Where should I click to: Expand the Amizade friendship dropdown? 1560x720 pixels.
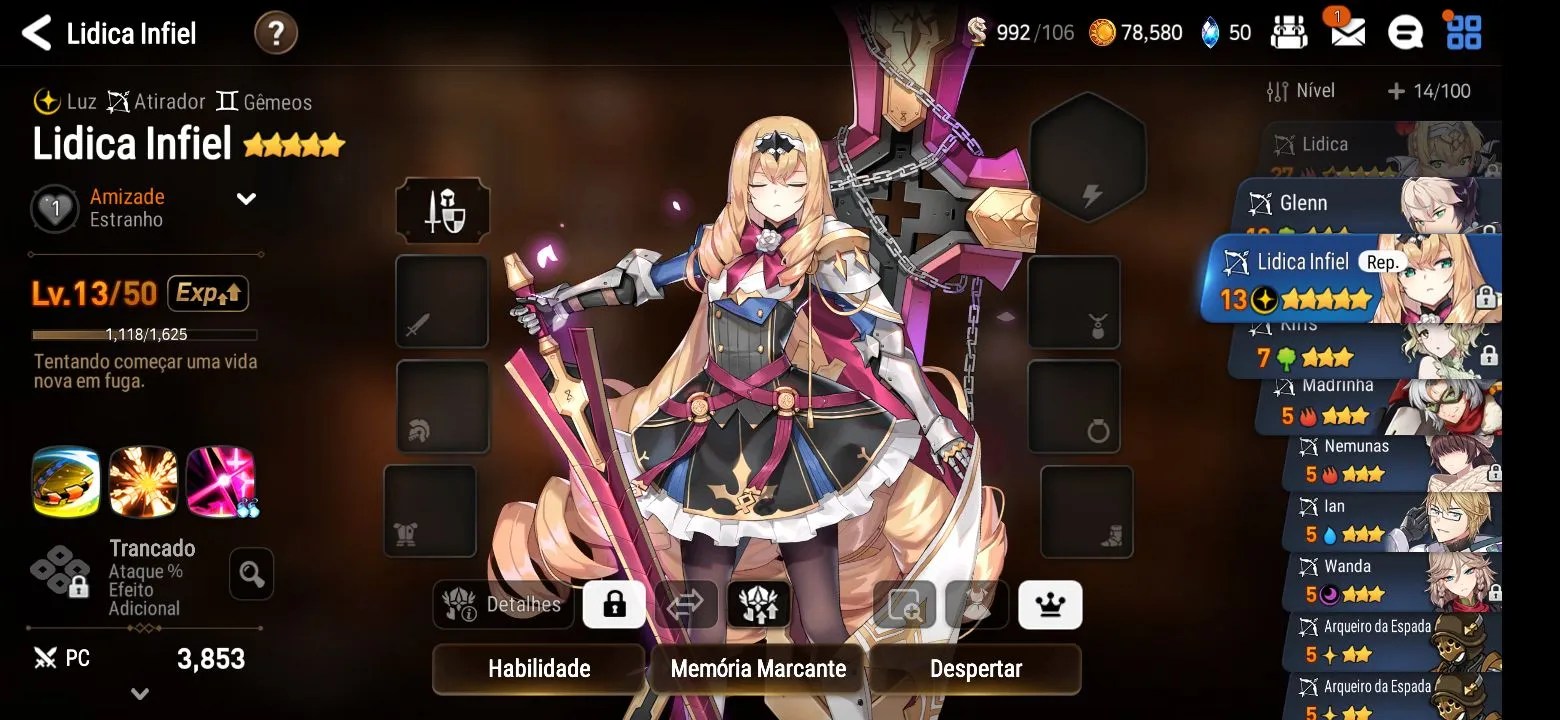246,199
